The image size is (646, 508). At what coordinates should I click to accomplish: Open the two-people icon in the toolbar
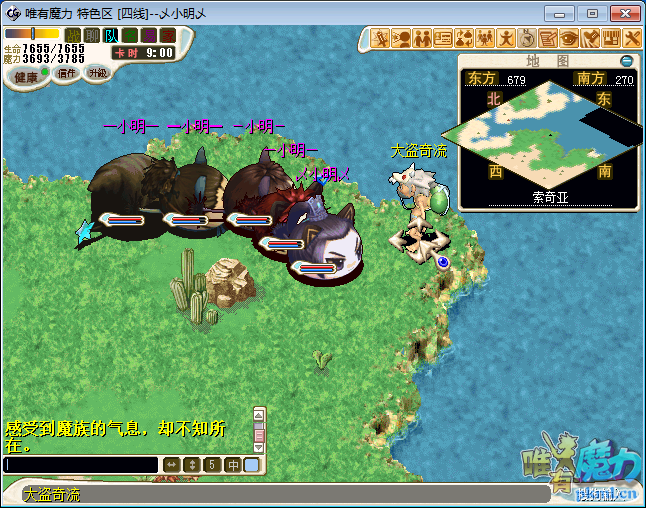[423, 38]
